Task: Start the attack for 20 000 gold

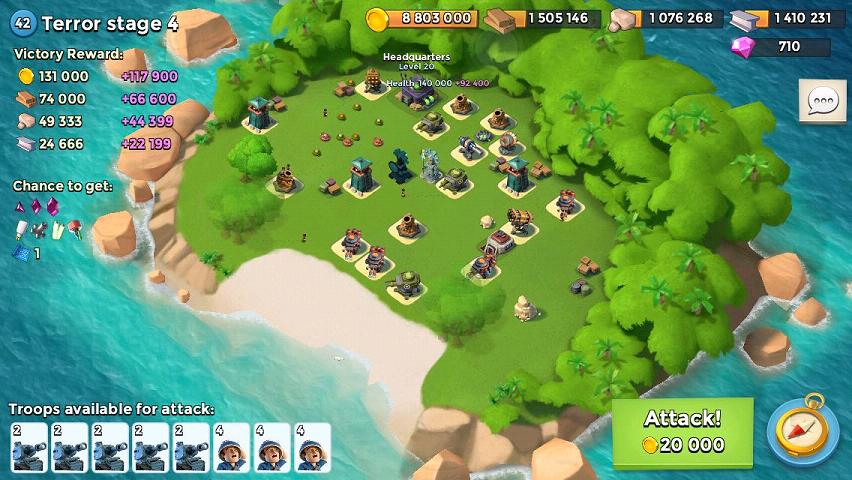Action: click(682, 432)
